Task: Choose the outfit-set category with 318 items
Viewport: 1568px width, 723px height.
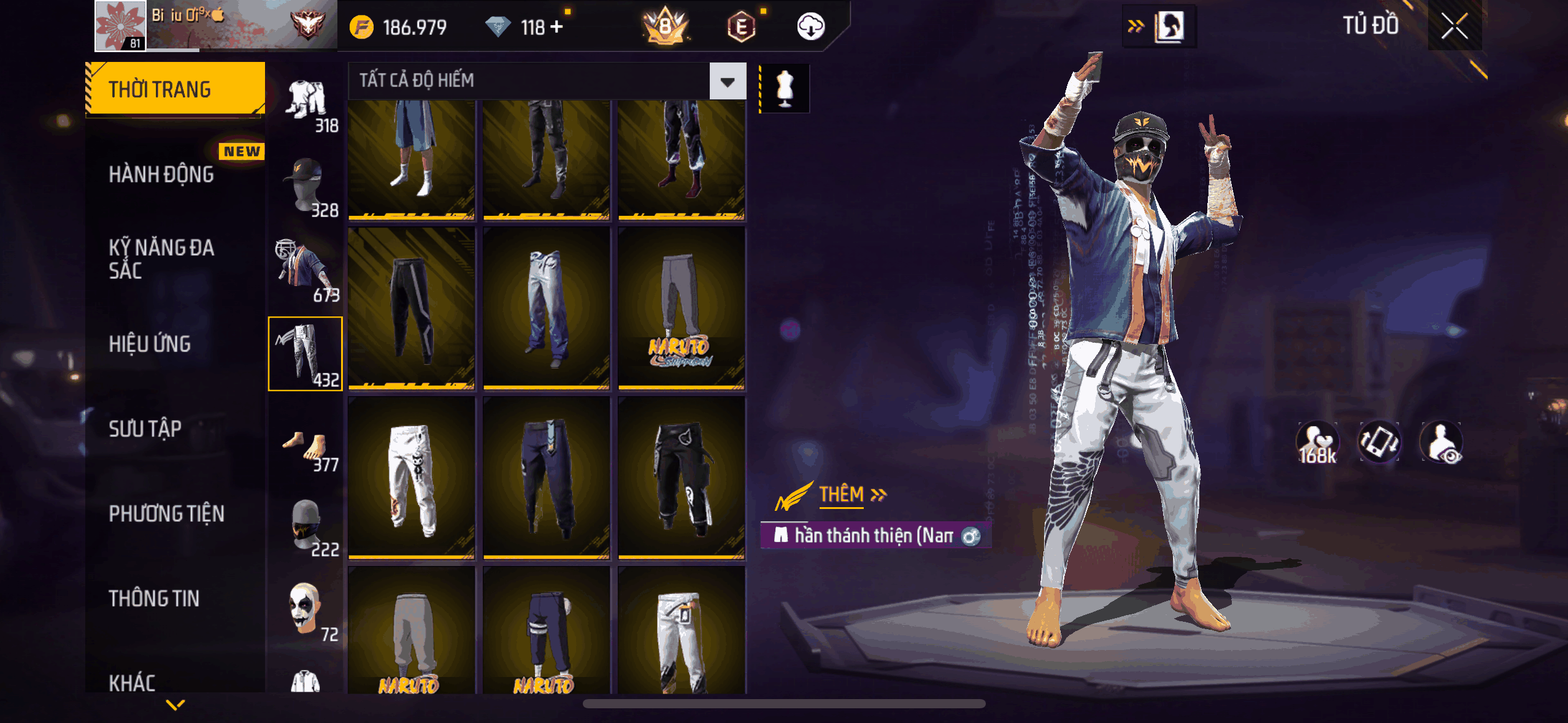Action: [306, 104]
